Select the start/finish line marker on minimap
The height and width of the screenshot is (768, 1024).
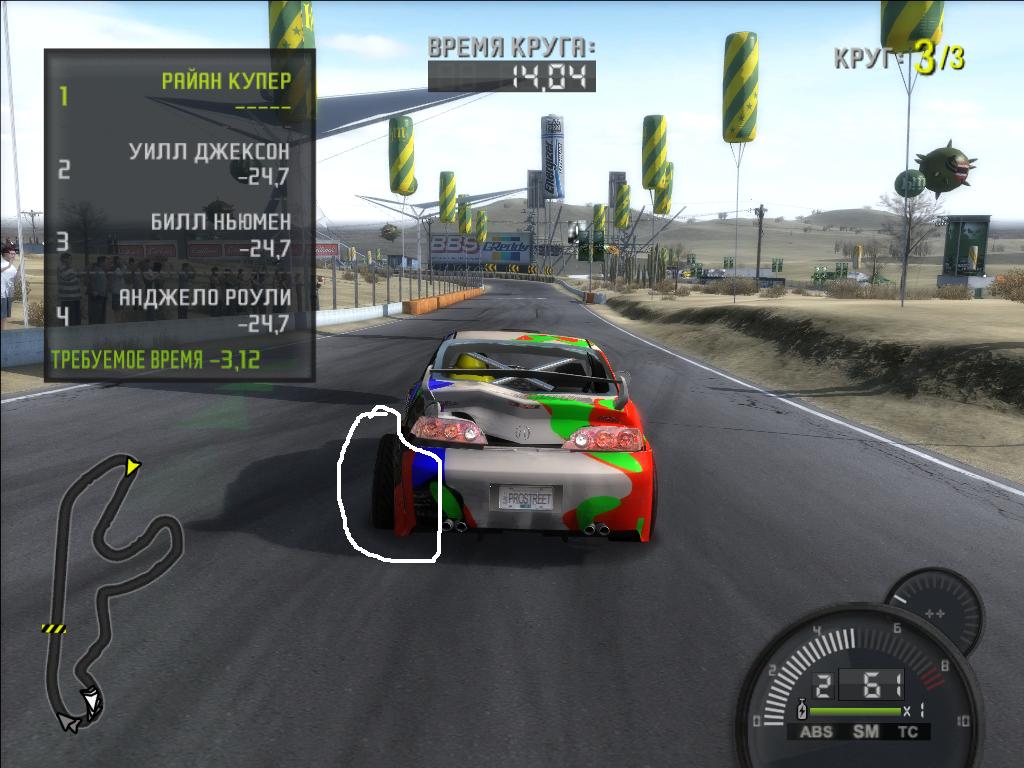pyautogui.click(x=53, y=628)
